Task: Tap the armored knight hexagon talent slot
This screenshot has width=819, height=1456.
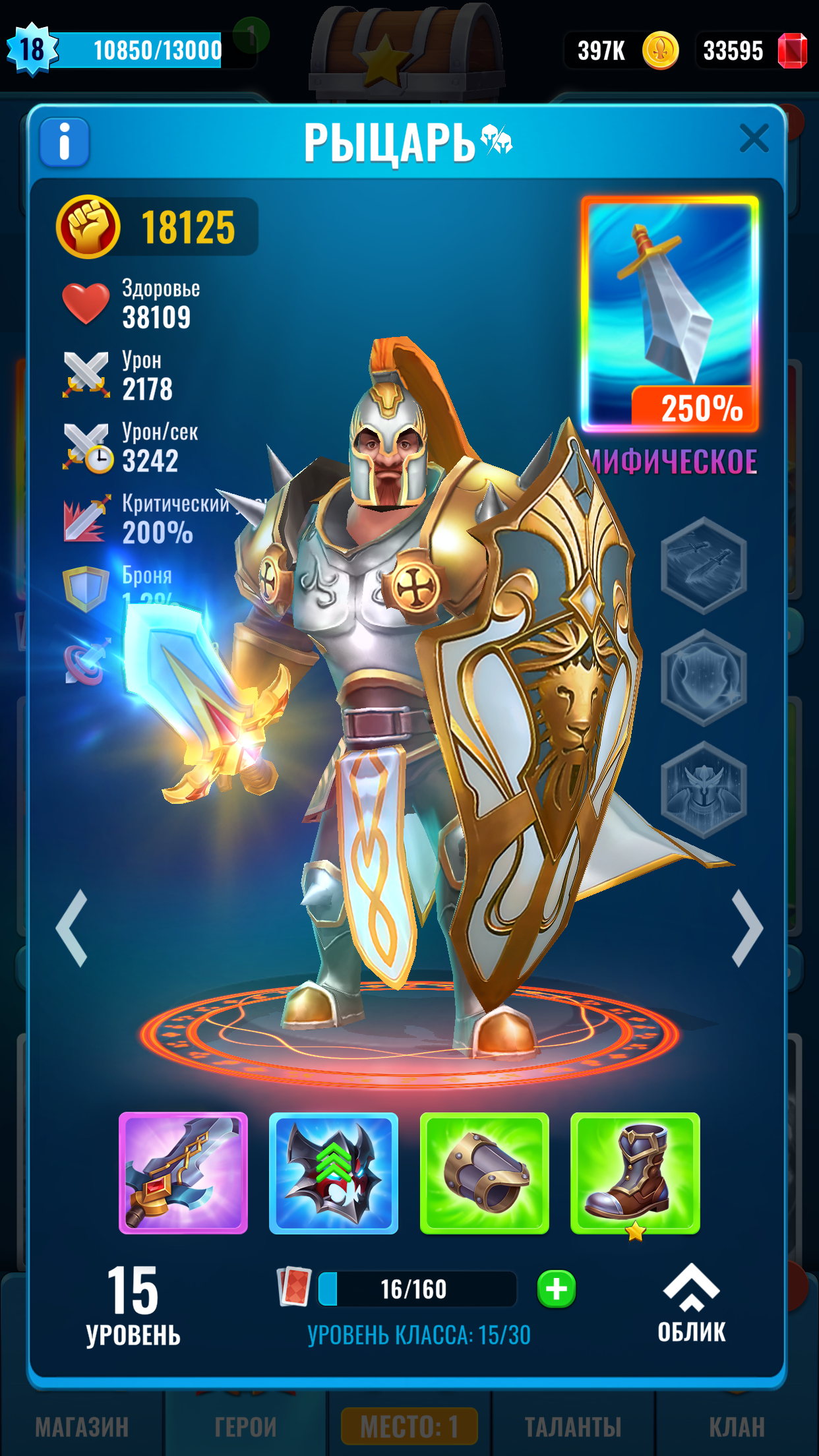Action: (704, 789)
